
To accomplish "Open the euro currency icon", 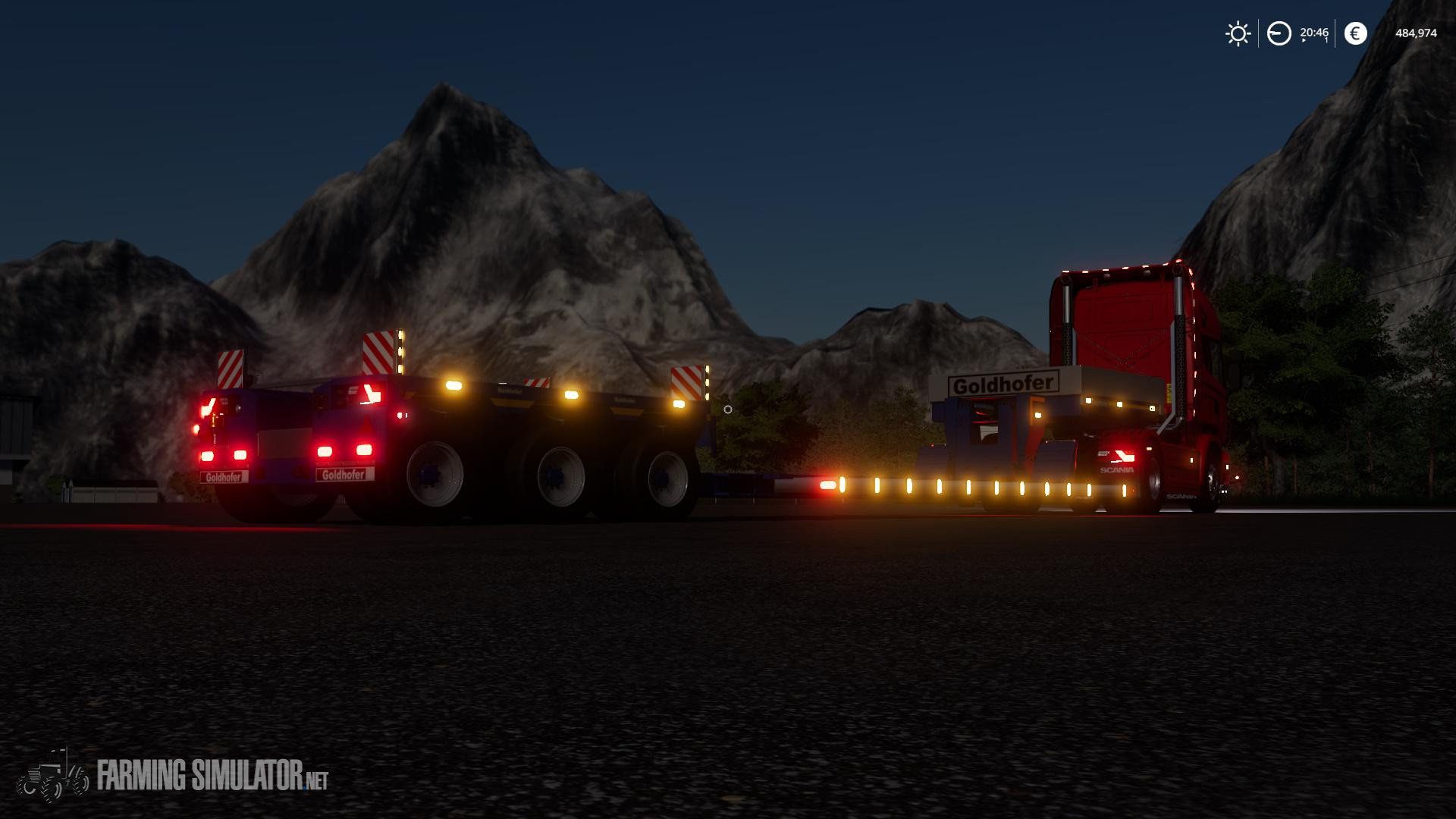I will click(1354, 33).
